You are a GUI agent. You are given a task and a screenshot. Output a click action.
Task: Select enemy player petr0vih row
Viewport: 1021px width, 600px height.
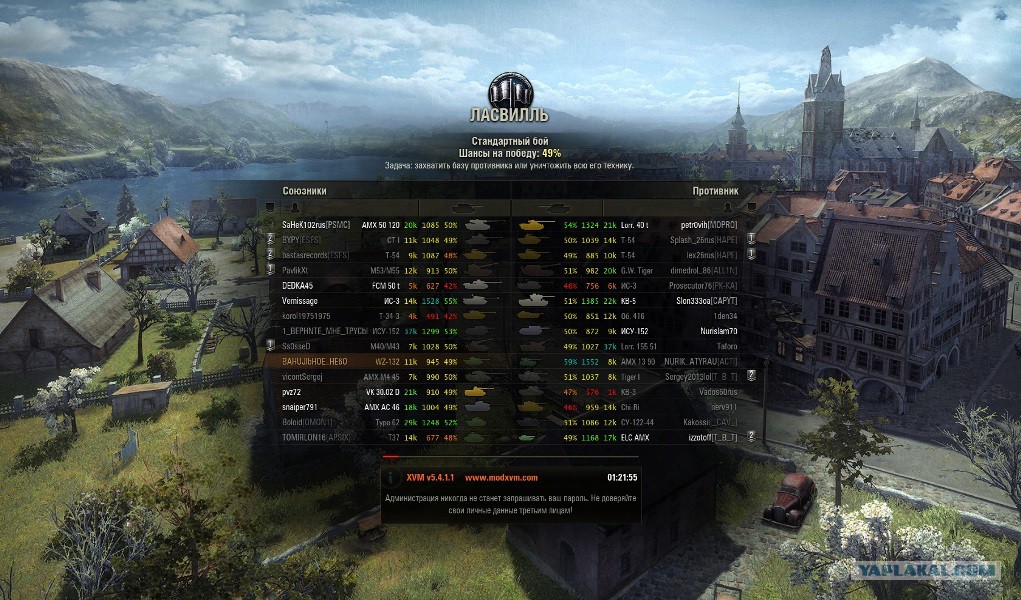click(708, 225)
